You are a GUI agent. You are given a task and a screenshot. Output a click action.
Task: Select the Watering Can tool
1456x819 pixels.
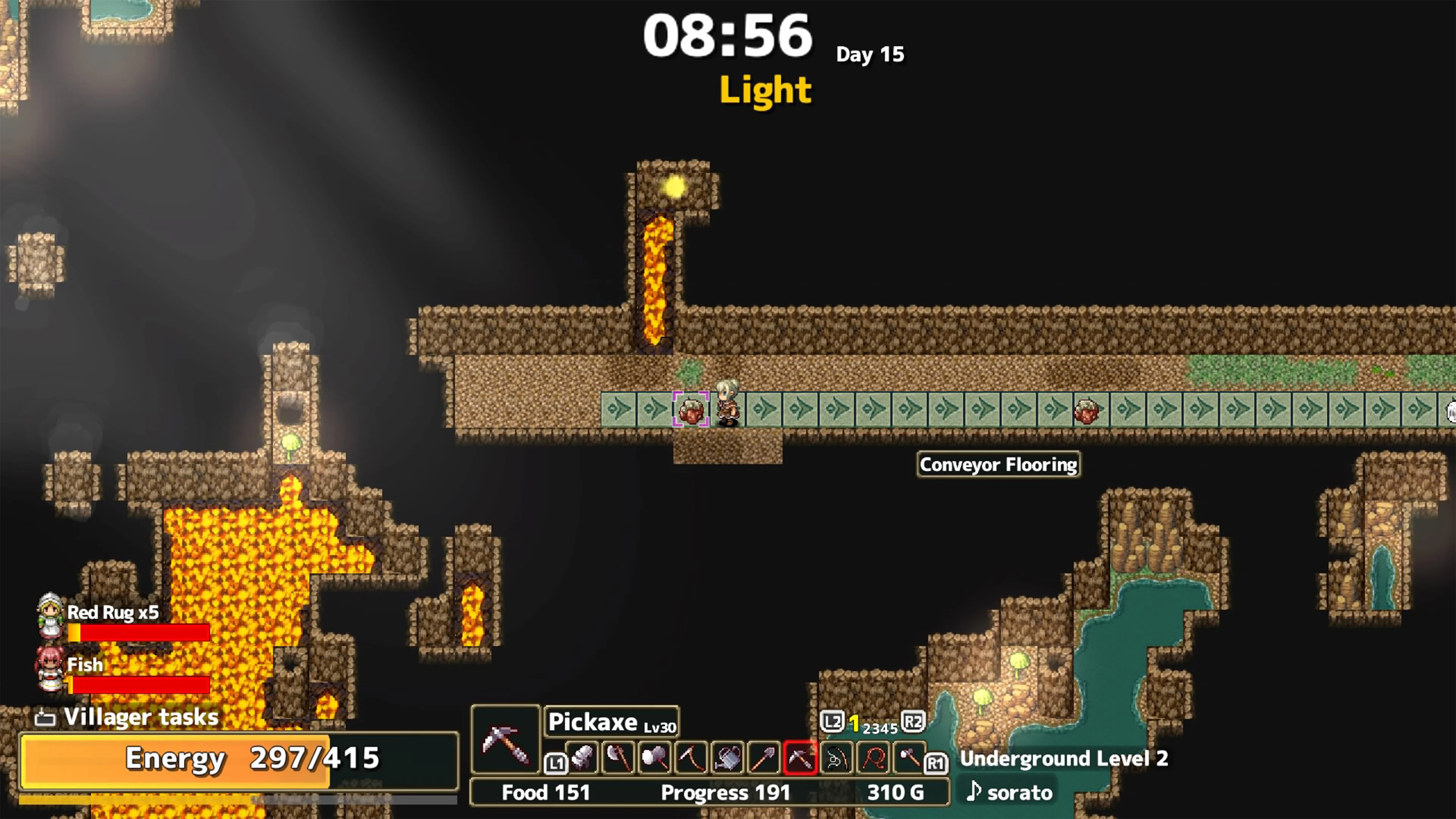point(728,758)
